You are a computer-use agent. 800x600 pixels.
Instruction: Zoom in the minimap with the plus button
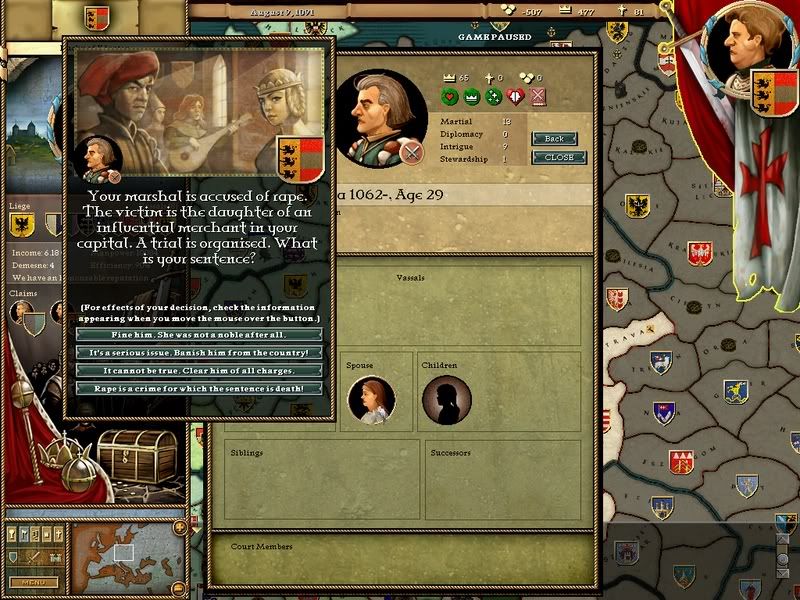pyautogui.click(x=180, y=527)
